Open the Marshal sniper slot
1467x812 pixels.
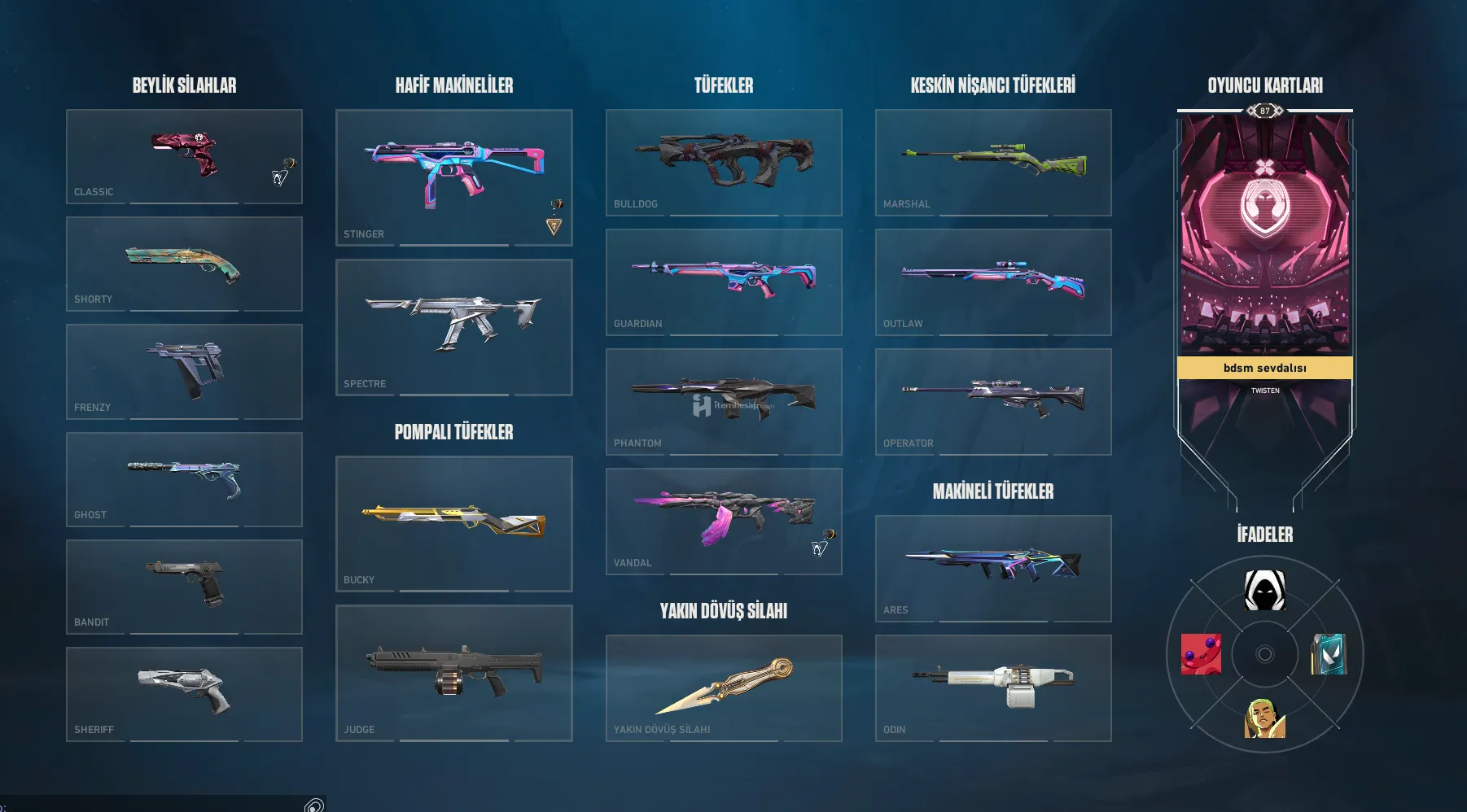(993, 162)
